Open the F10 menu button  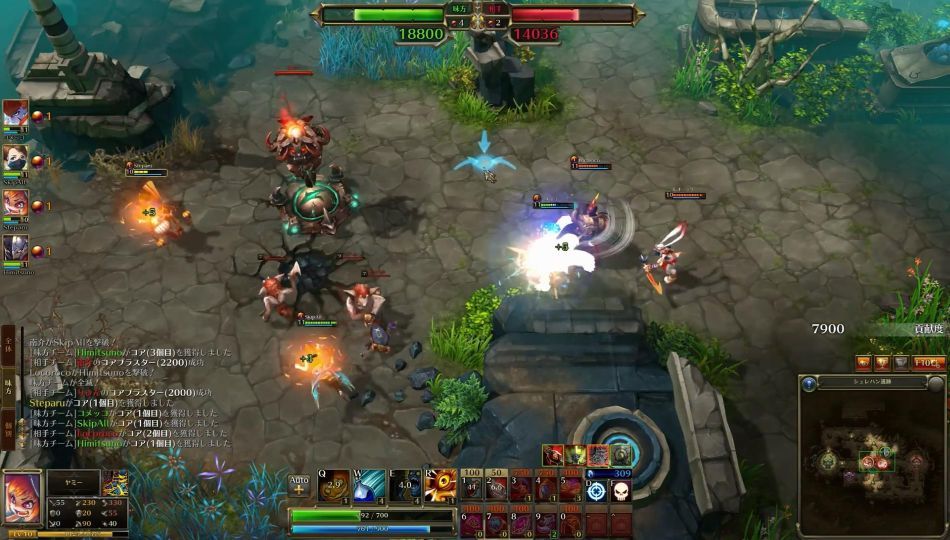click(929, 363)
